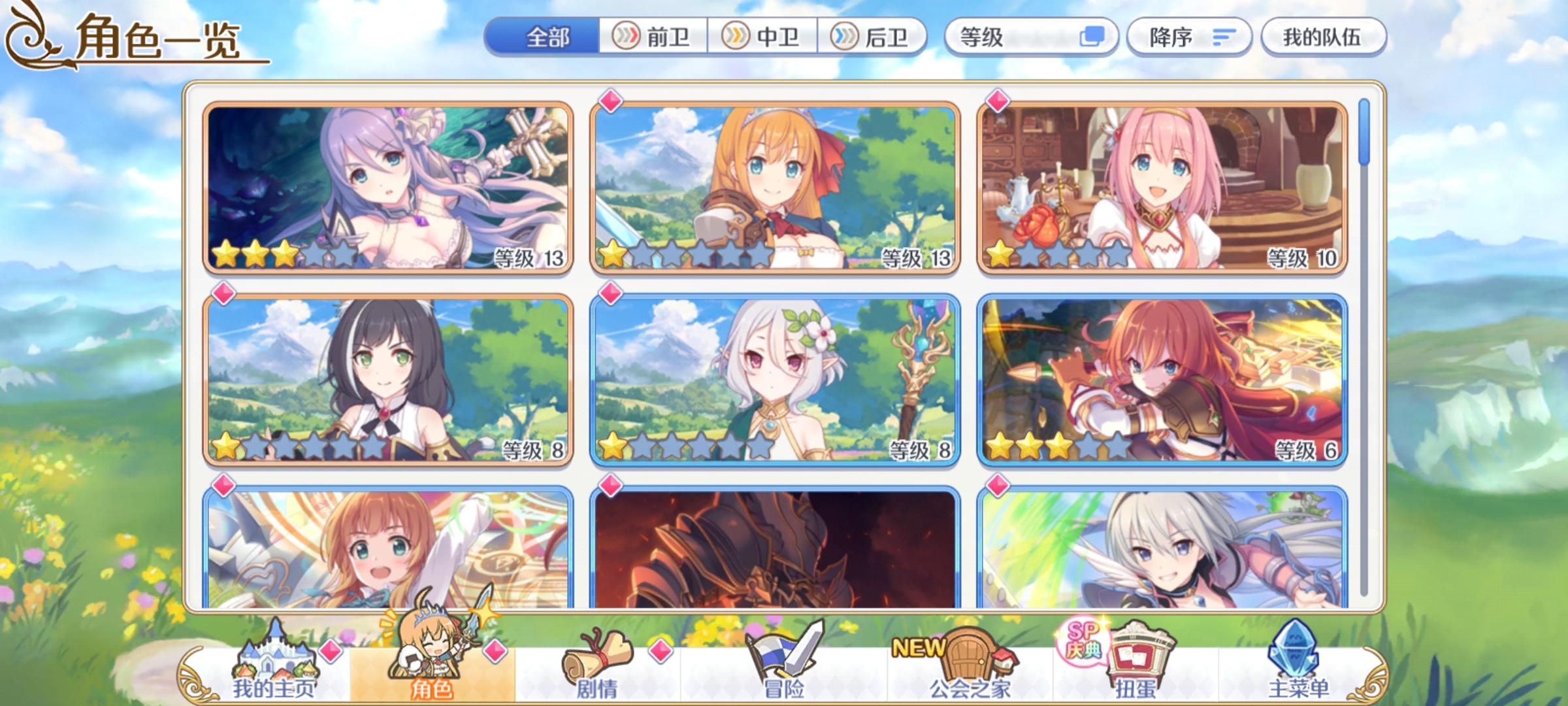
Task: Open 我的队伍 my teams button
Action: 1326,38
